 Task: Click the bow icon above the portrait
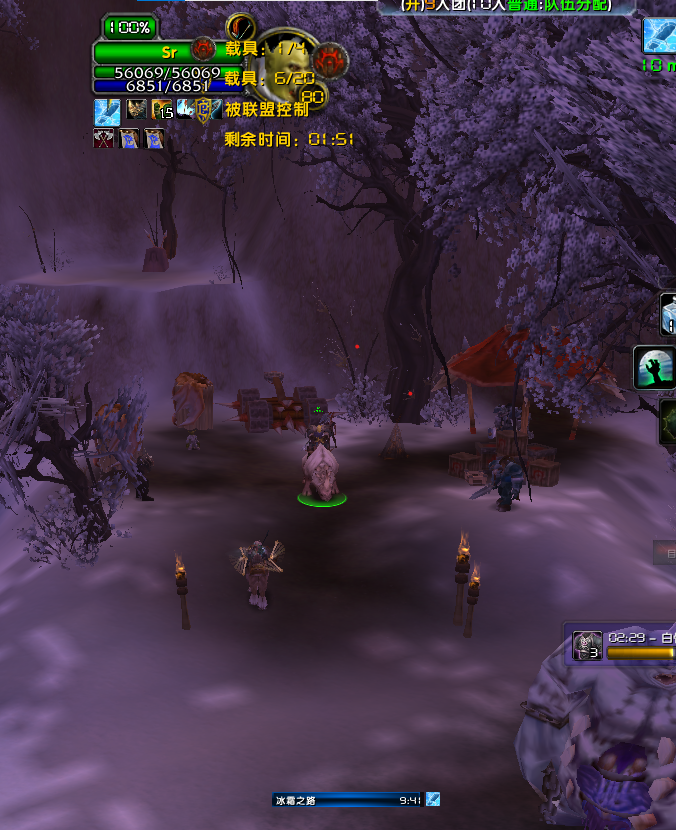240,26
